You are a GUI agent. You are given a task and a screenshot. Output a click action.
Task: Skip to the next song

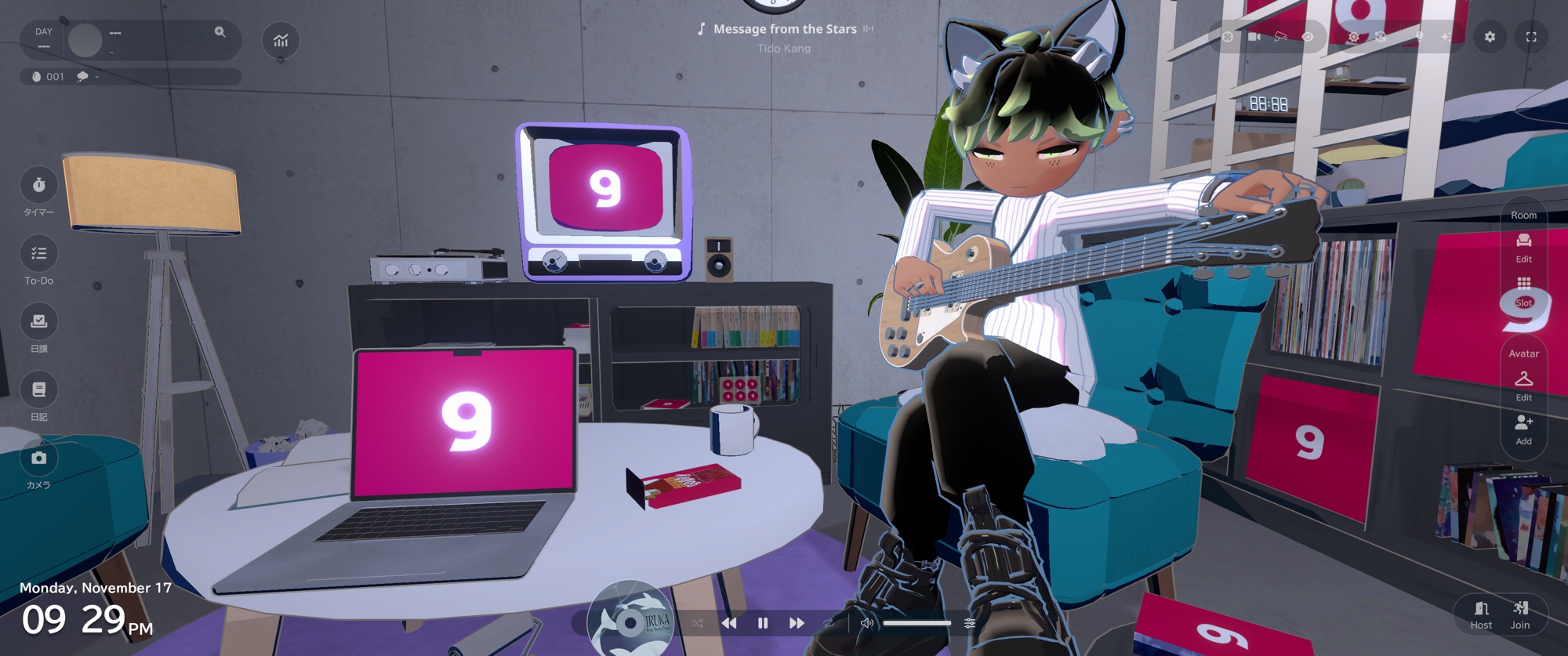click(797, 623)
